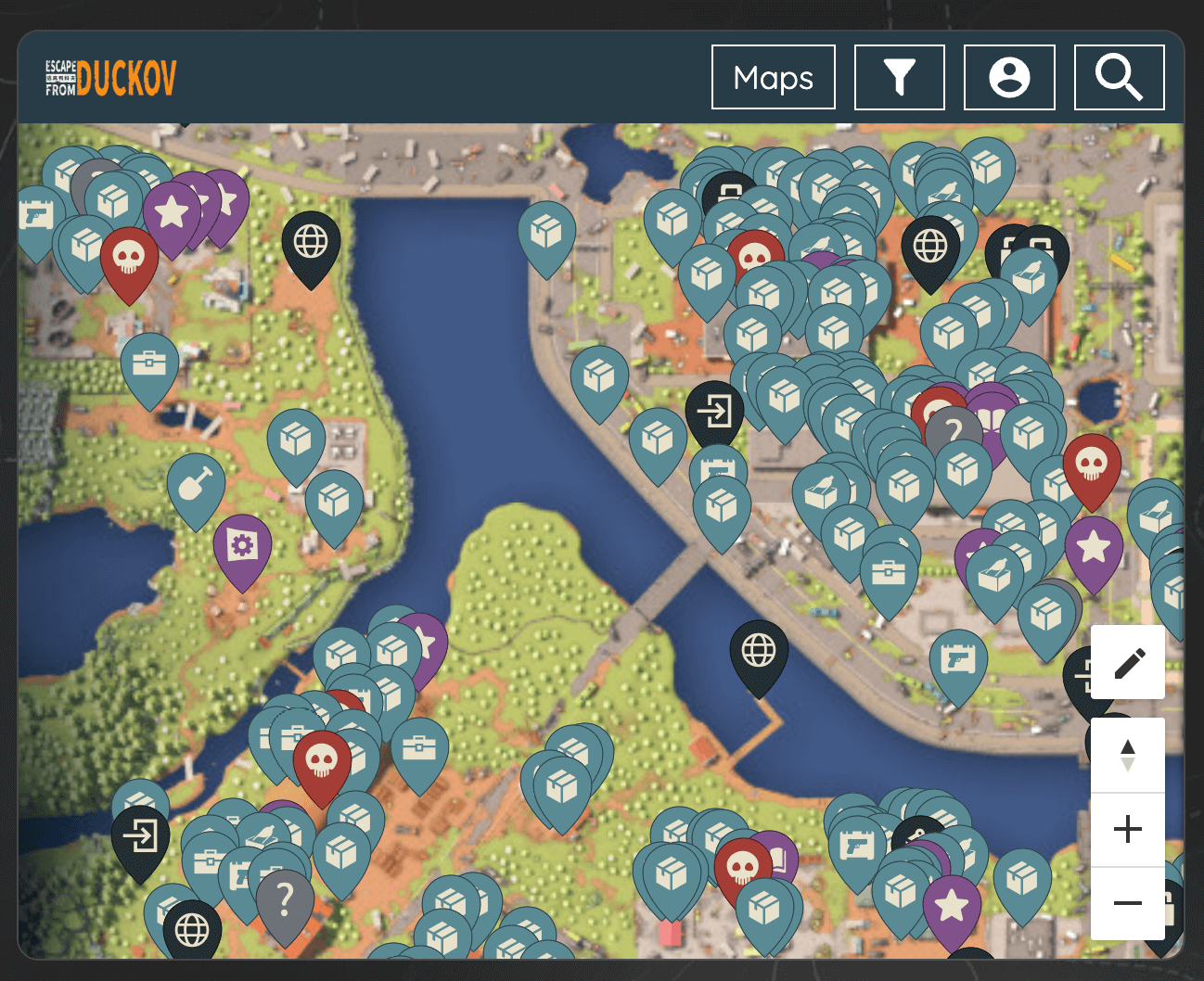Viewport: 1204px width, 981px height.
Task: Select the lone toolbox marker on the left shore
Action: pyautogui.click(x=148, y=363)
